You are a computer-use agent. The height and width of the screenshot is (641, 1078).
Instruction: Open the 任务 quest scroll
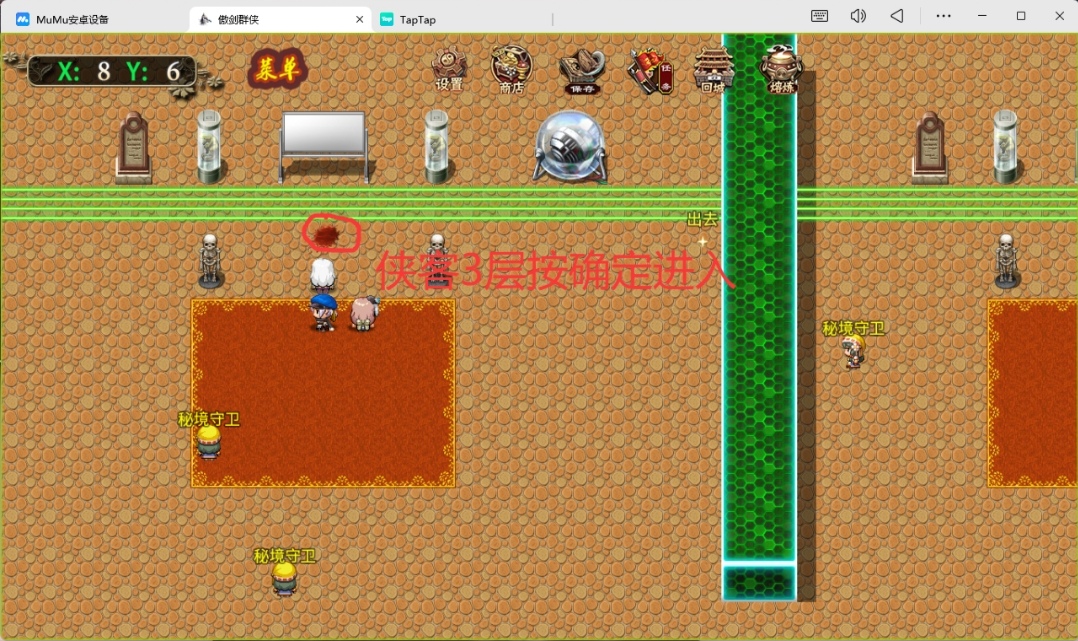(x=649, y=70)
